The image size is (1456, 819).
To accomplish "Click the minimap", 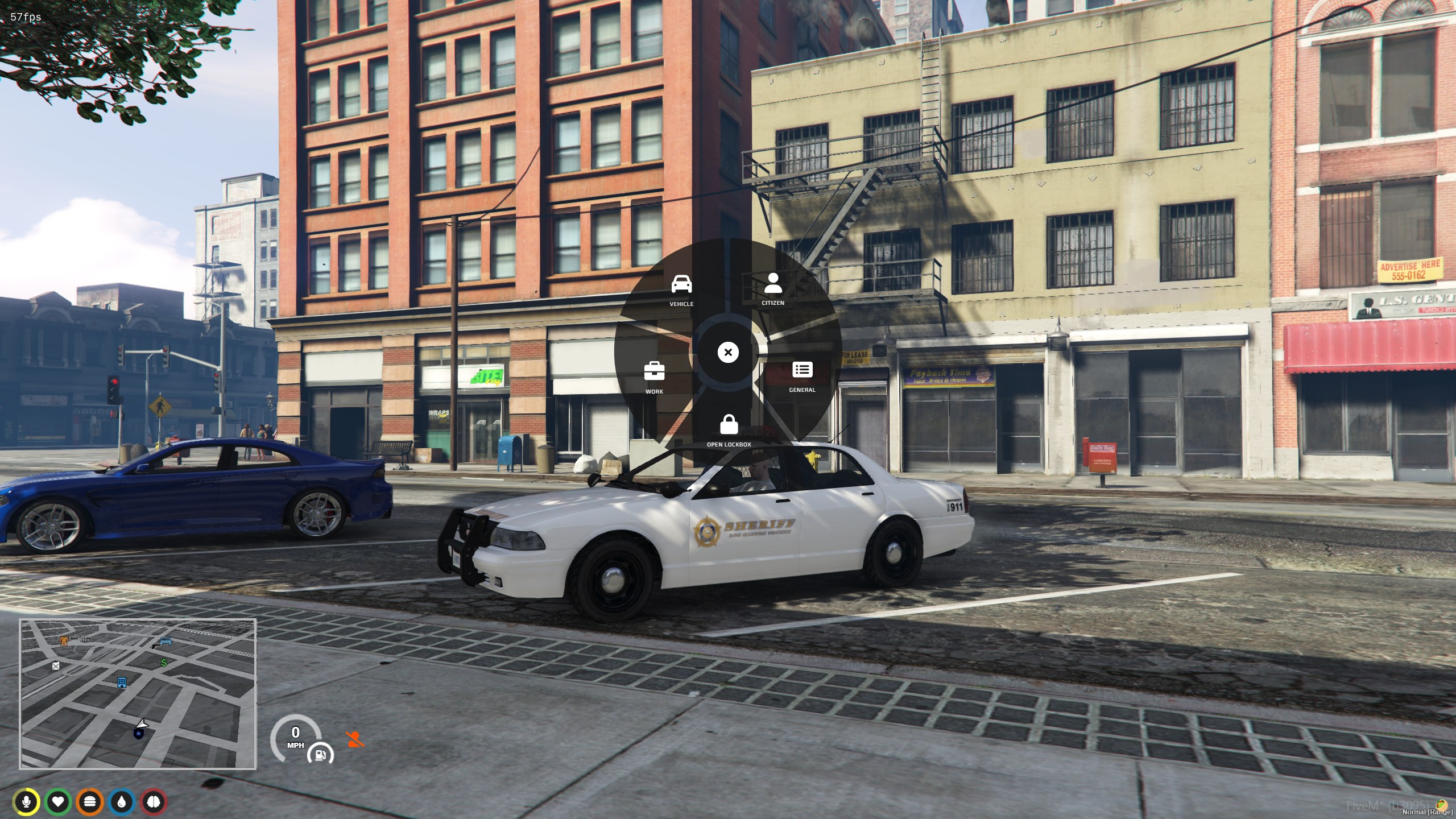I will (138, 694).
